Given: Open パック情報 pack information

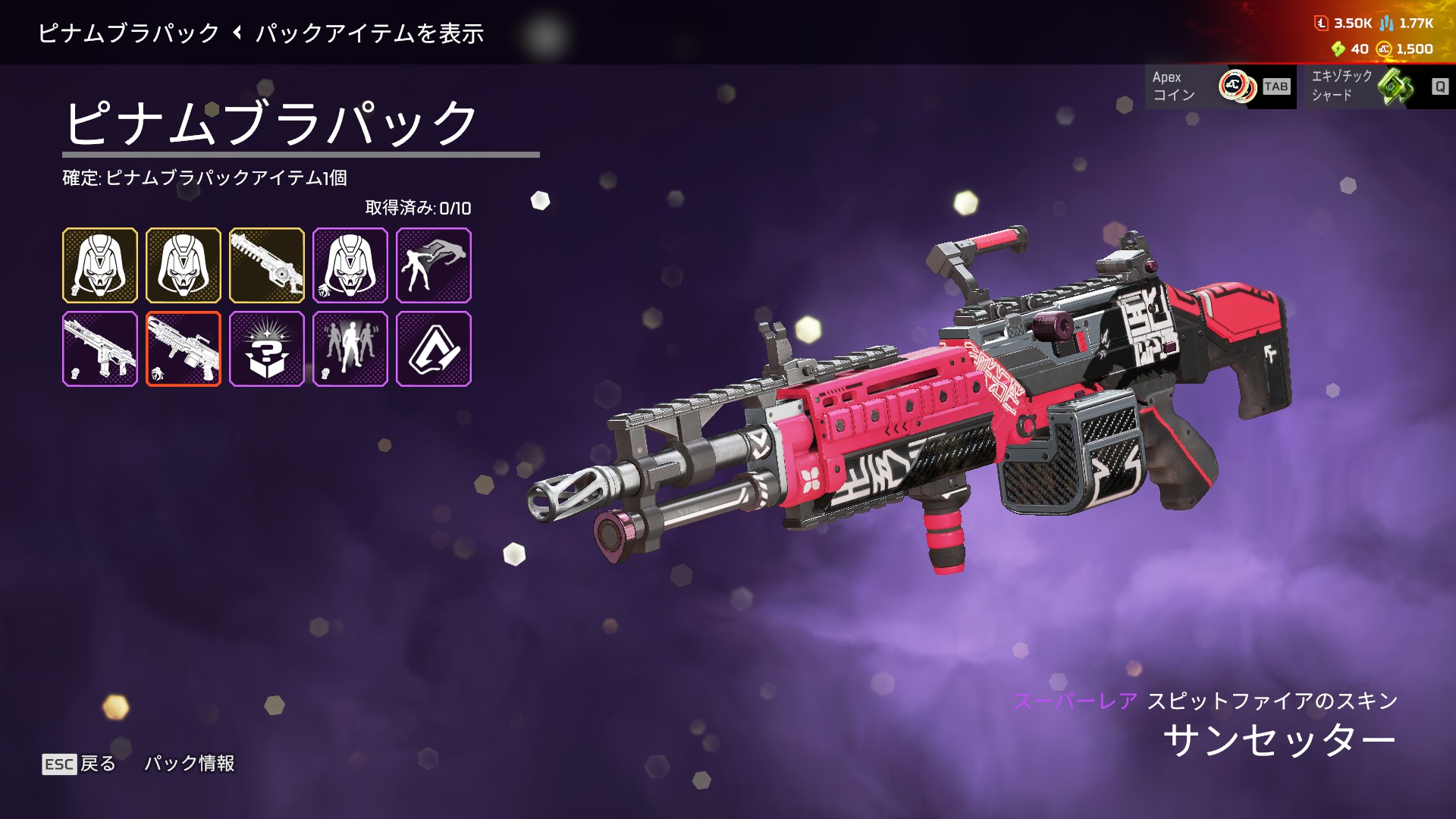Looking at the screenshot, I should pos(190,764).
